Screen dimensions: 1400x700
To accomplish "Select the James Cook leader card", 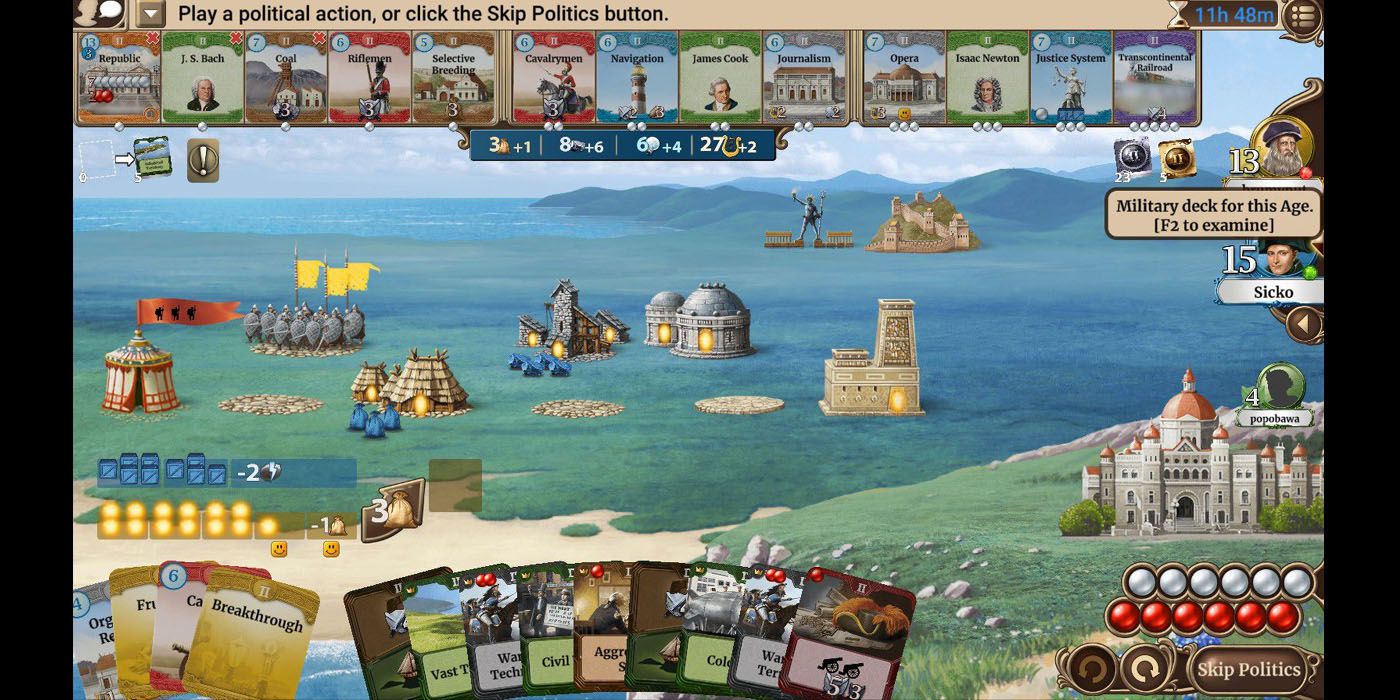I will 720,78.
